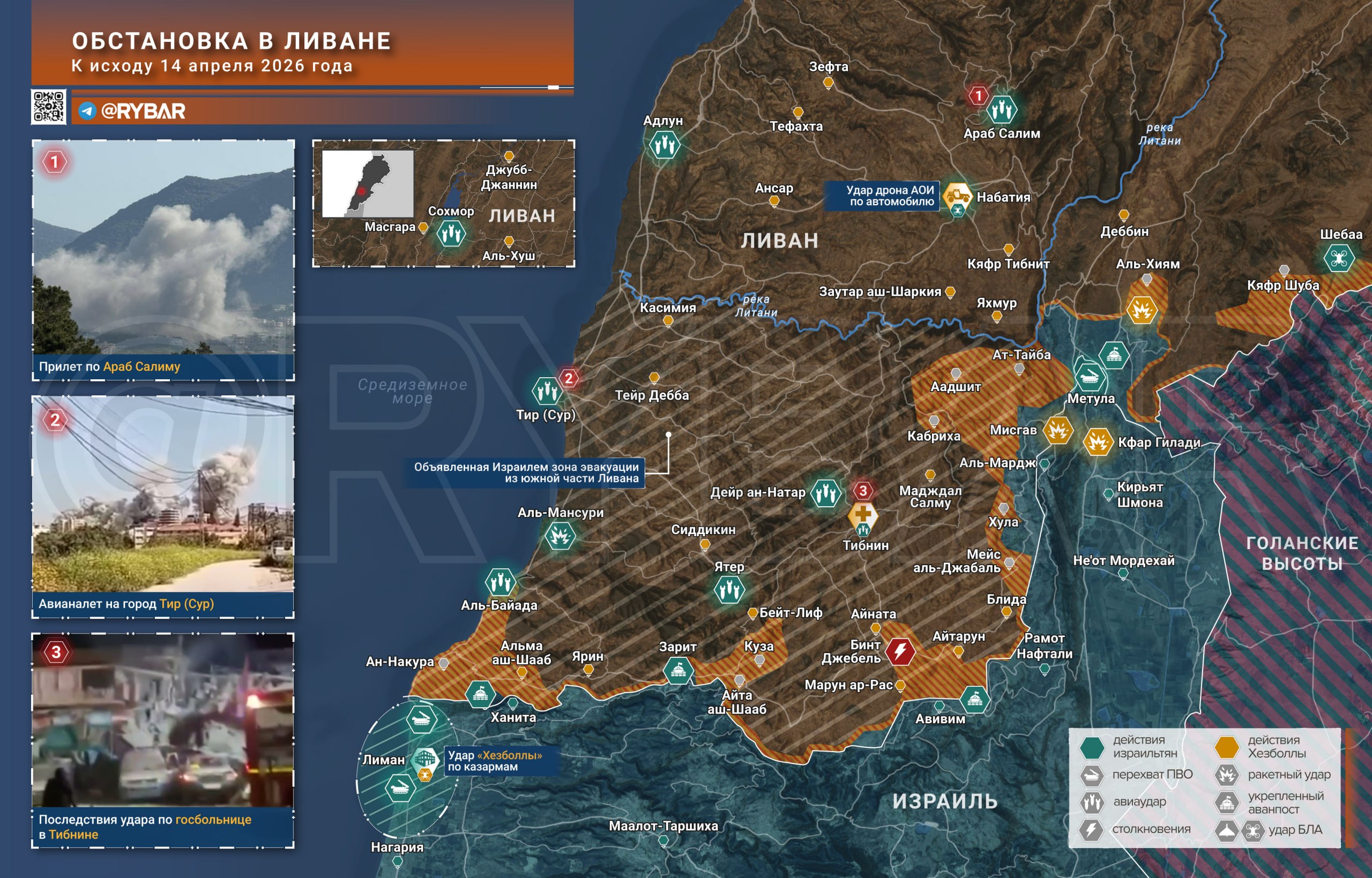The width and height of the screenshot is (1372, 878).
Task: Select the Lebanon inset locator map
Action: click(368, 184)
